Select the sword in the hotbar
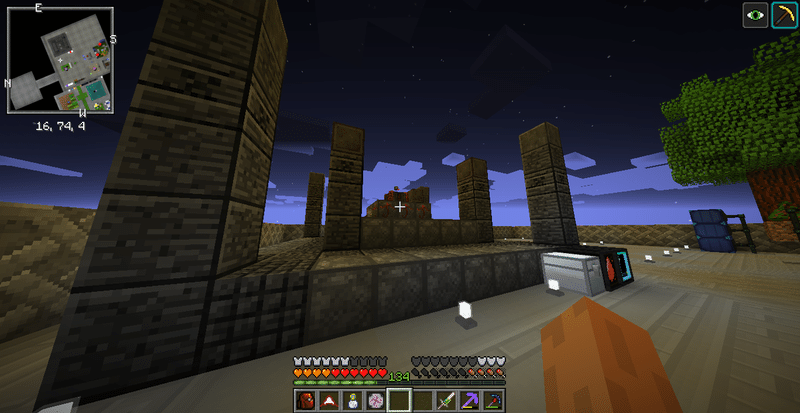The image size is (800, 413). 445,401
